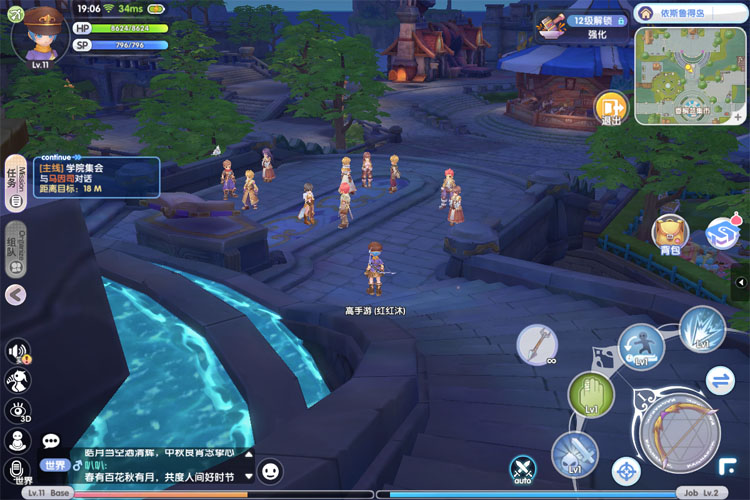
Task: Collapse the quest panel with the left arrow
Action: 15,294
